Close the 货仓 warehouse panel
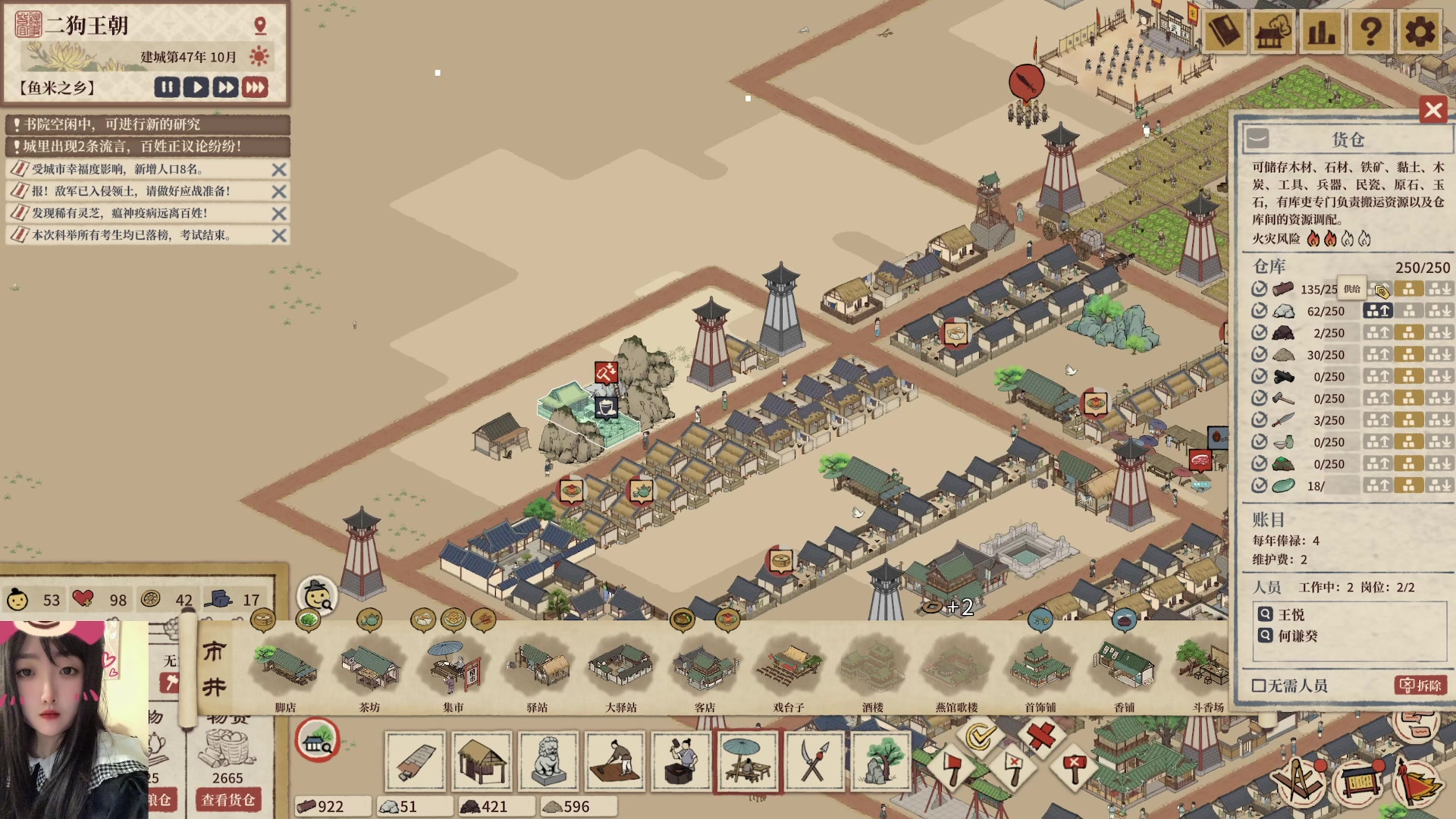This screenshot has width=1456, height=819. tap(1433, 111)
